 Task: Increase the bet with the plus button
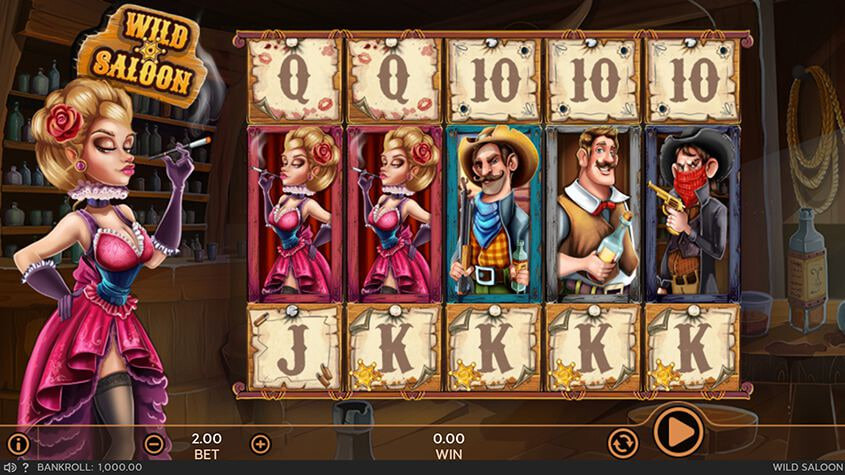260,443
